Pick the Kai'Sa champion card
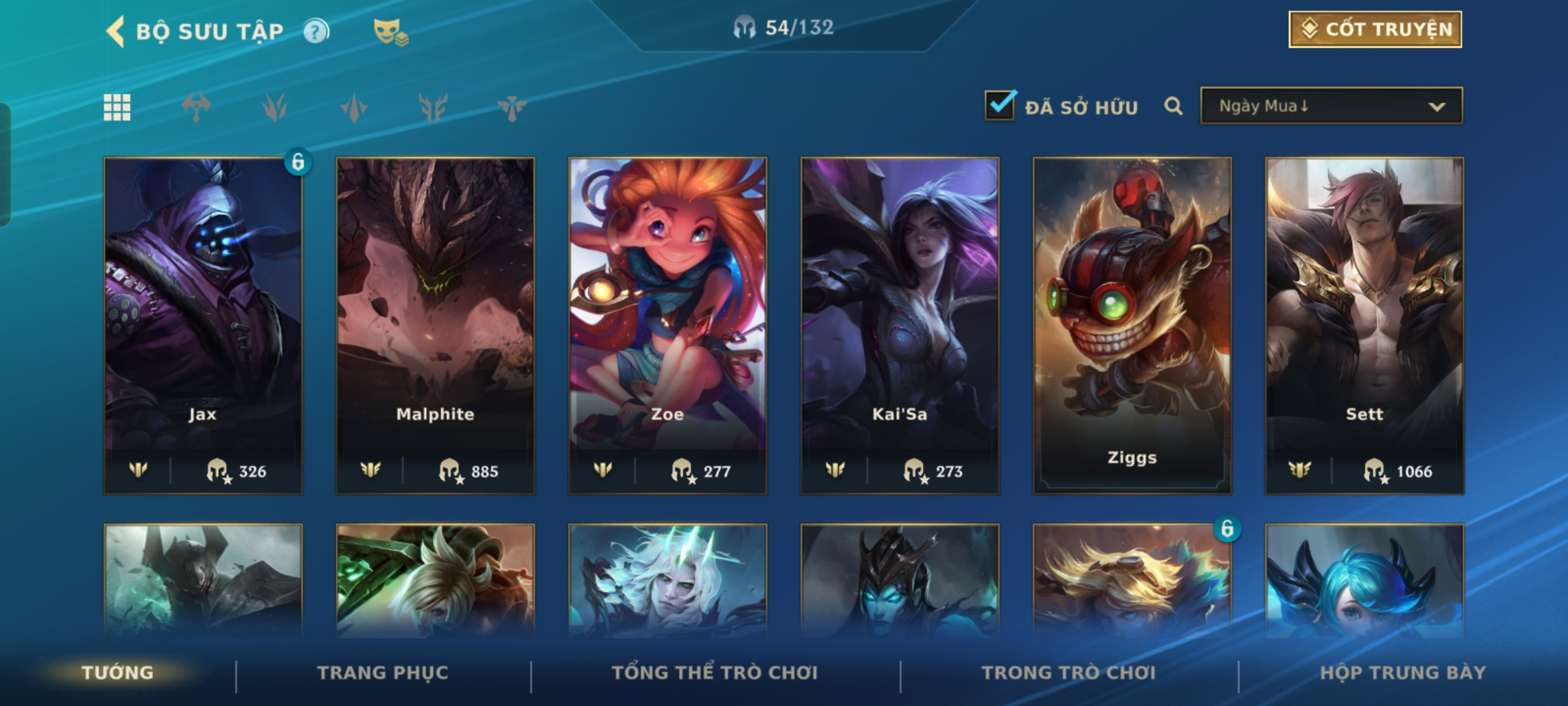This screenshot has width=1568, height=706. (900, 325)
